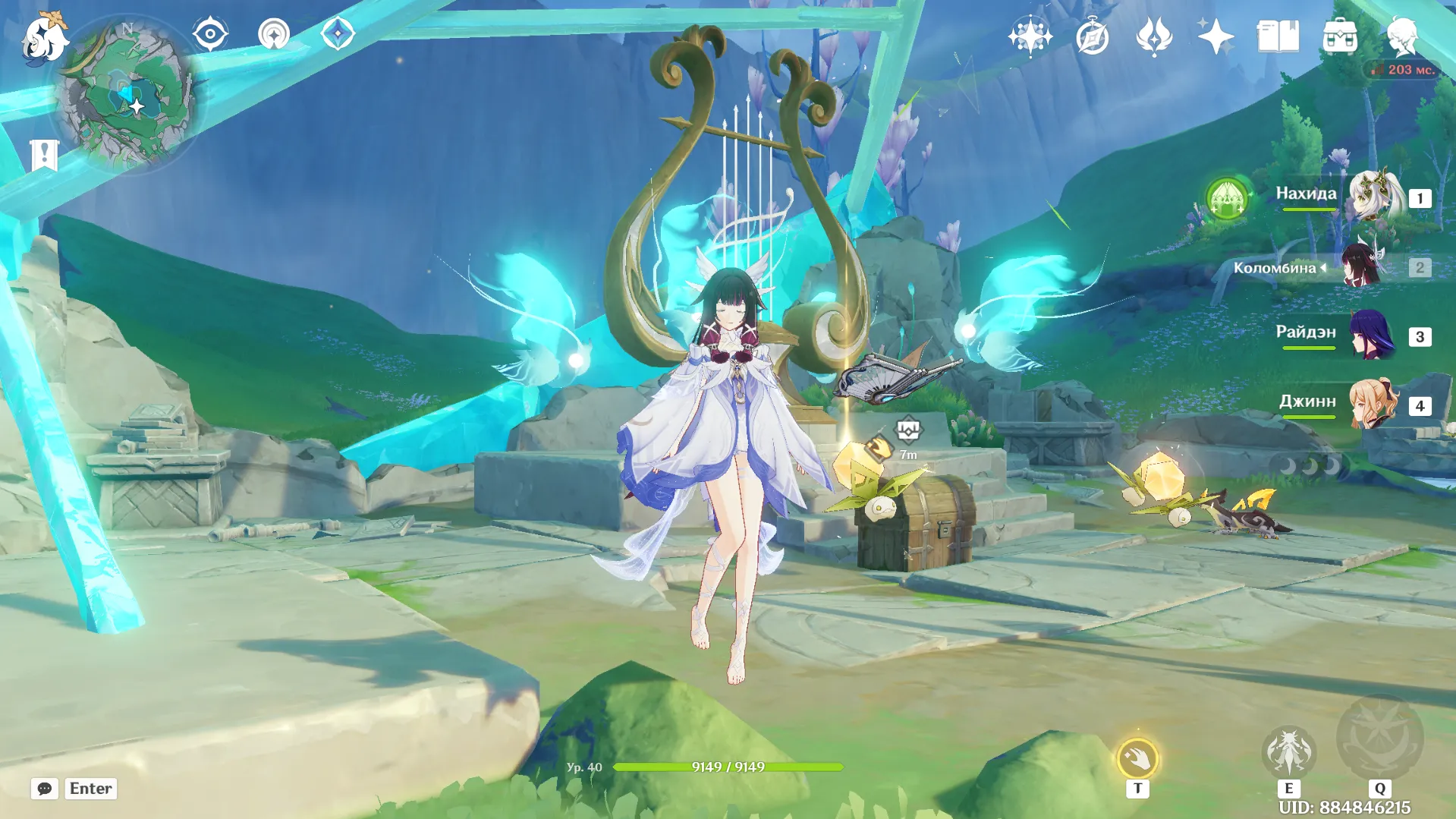The height and width of the screenshot is (819, 1456).
Task: Open the chat speech bubble
Action: click(44, 789)
